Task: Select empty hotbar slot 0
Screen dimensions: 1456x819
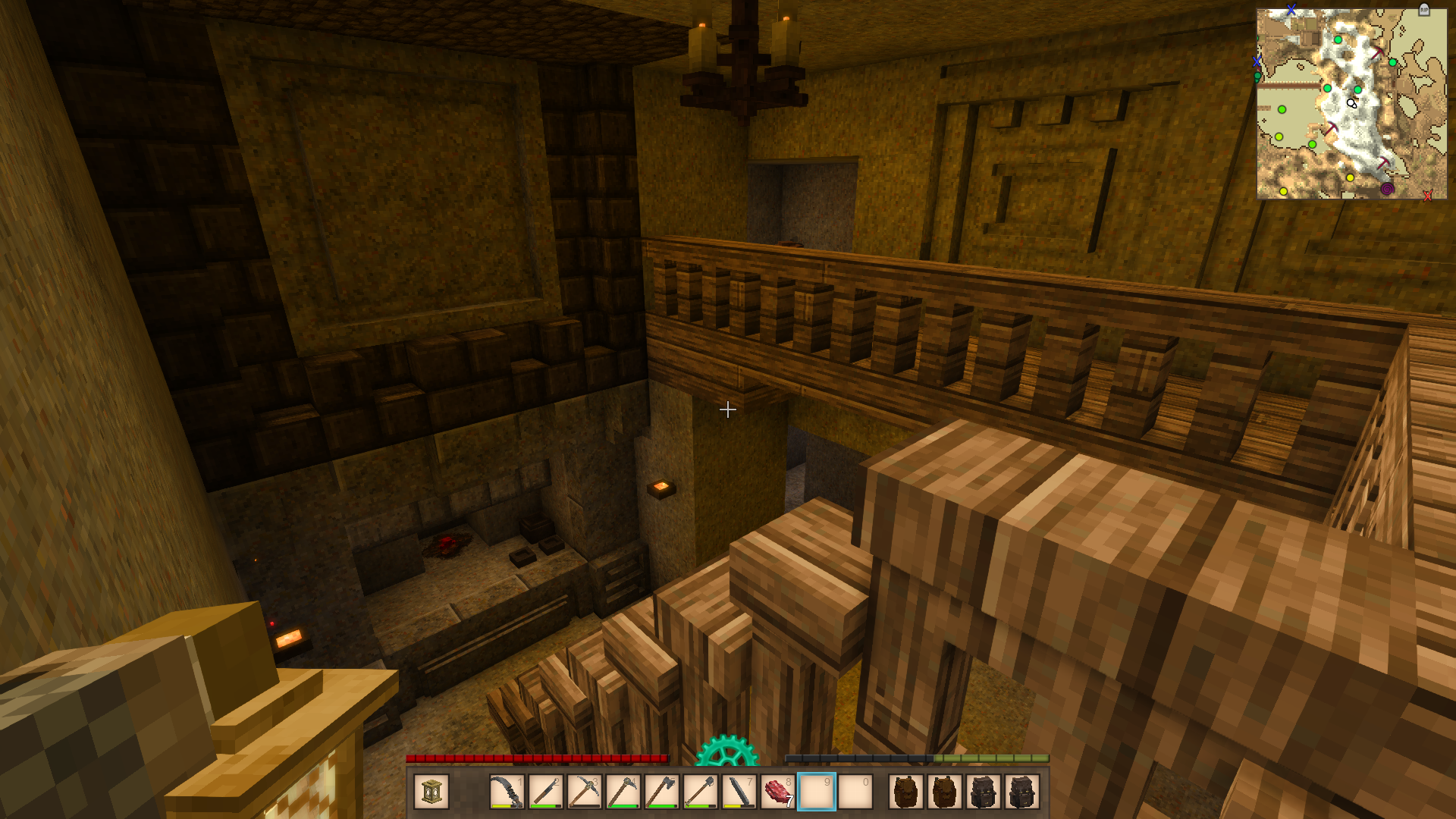Action: click(x=855, y=792)
